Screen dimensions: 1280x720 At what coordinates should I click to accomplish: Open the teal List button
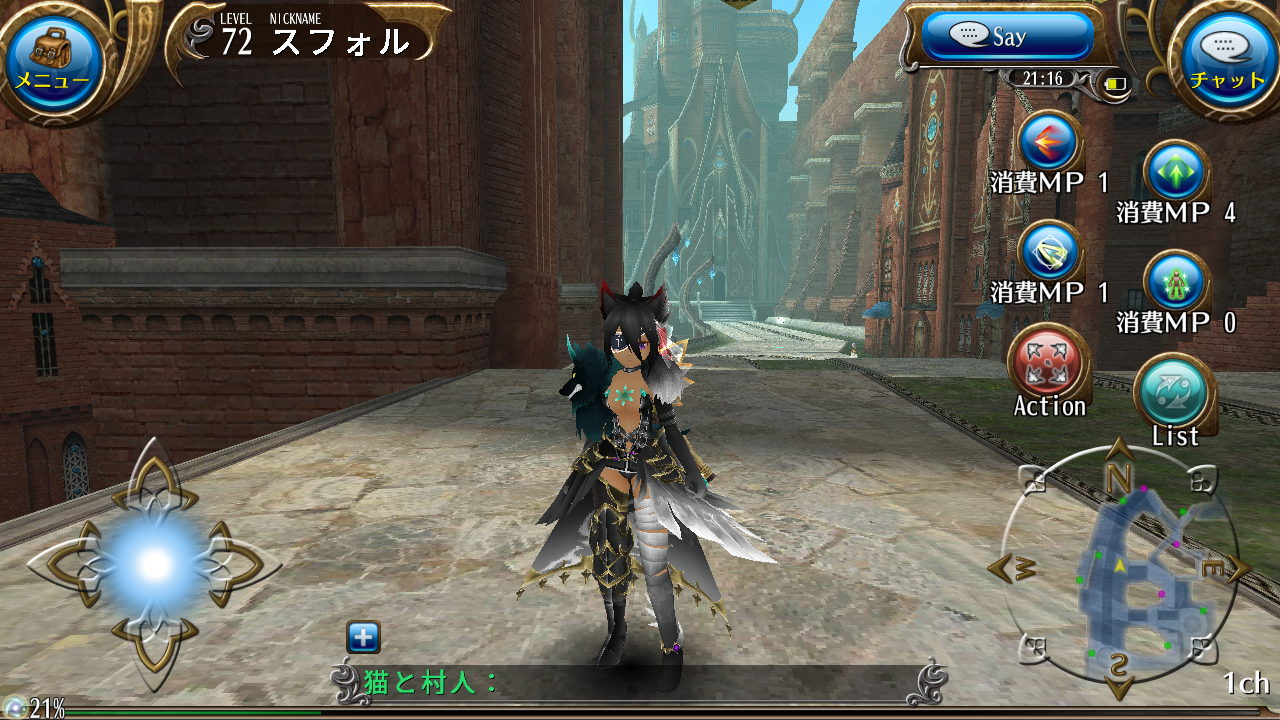click(x=1175, y=392)
